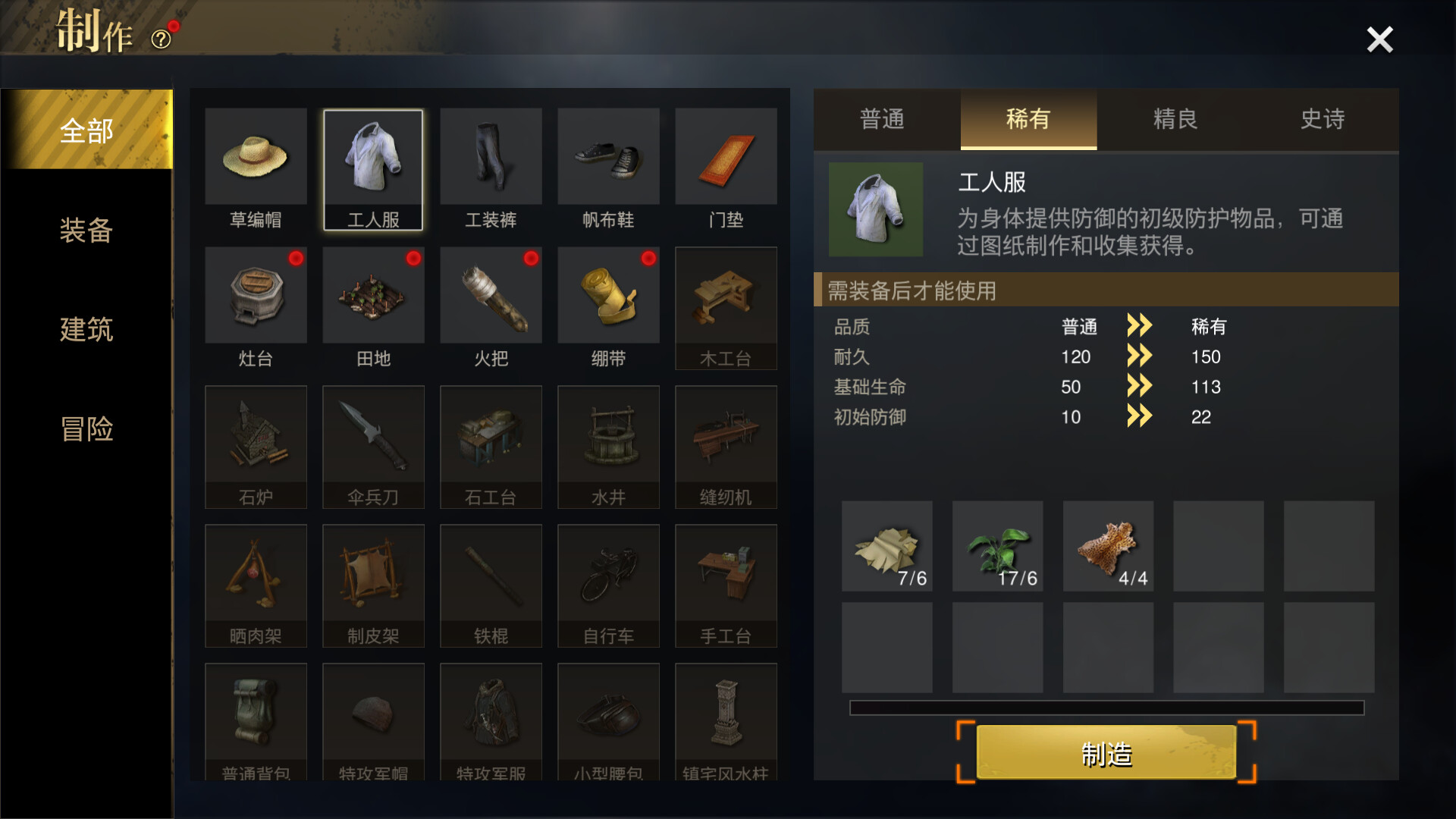Screen dimensions: 1456x819
Task: Select the 灶台 icon with red dot
Action: coord(256,296)
